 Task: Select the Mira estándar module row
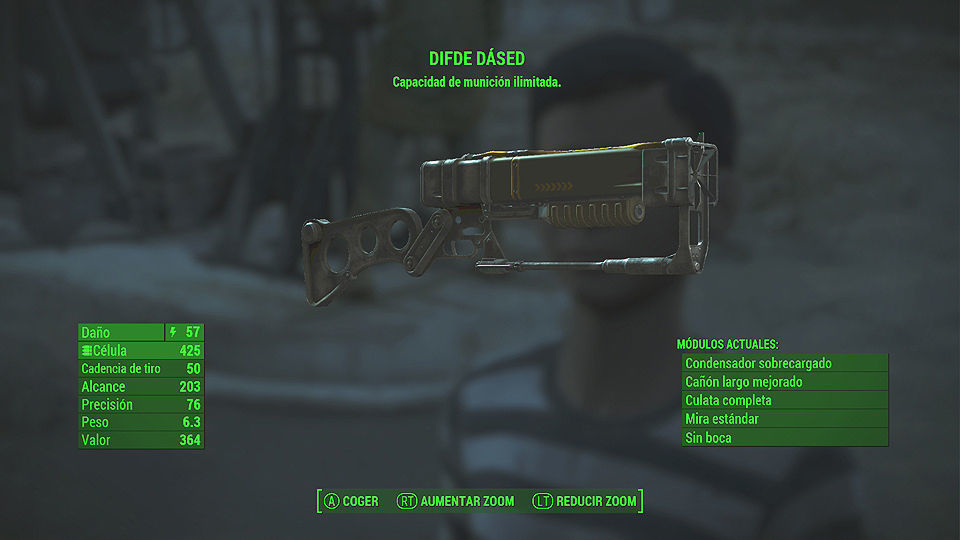(x=784, y=419)
